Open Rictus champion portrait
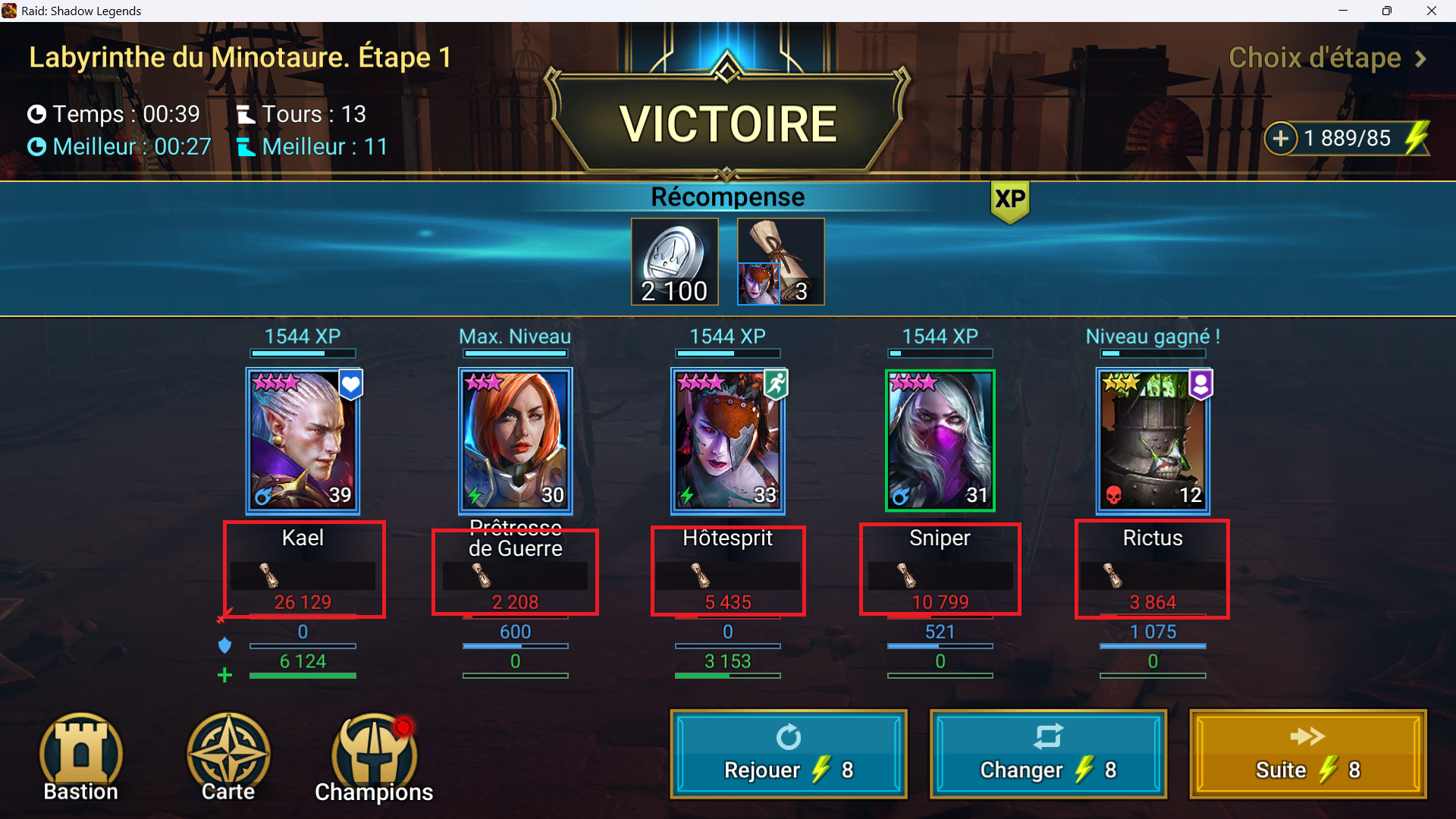This screenshot has width=1456, height=819. coord(1153,440)
